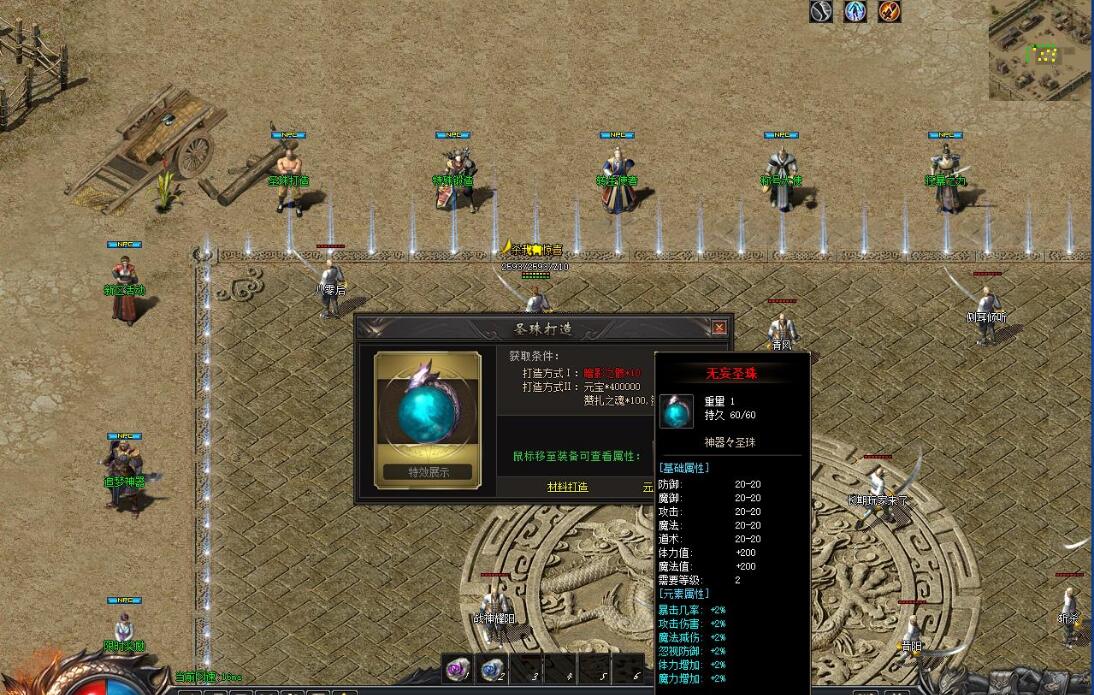Use the purple gem in hotbar slot 1
The width and height of the screenshot is (1094, 695).
tap(459, 670)
